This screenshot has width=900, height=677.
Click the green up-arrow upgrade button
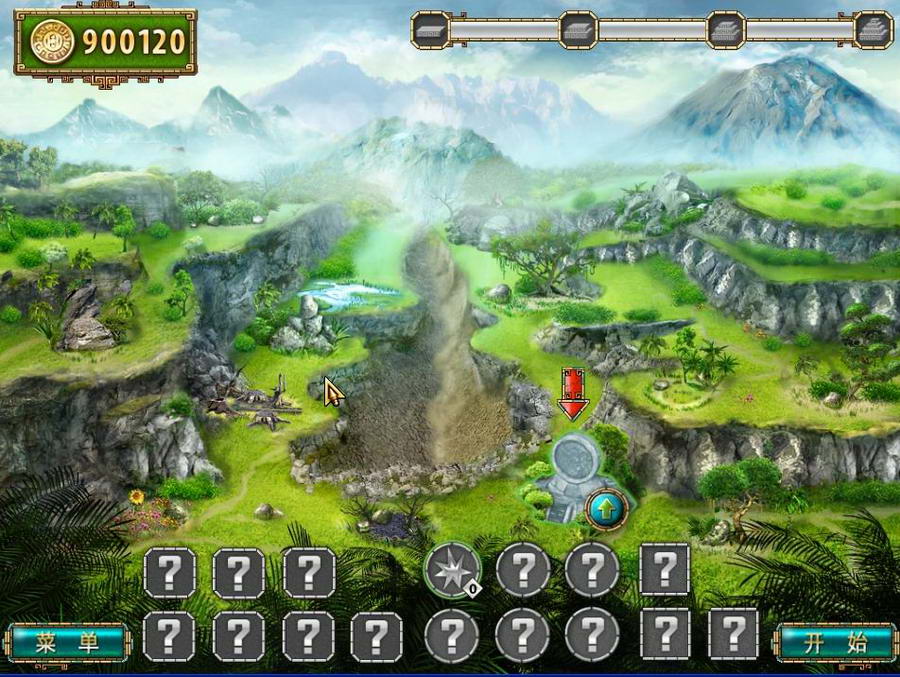point(606,509)
